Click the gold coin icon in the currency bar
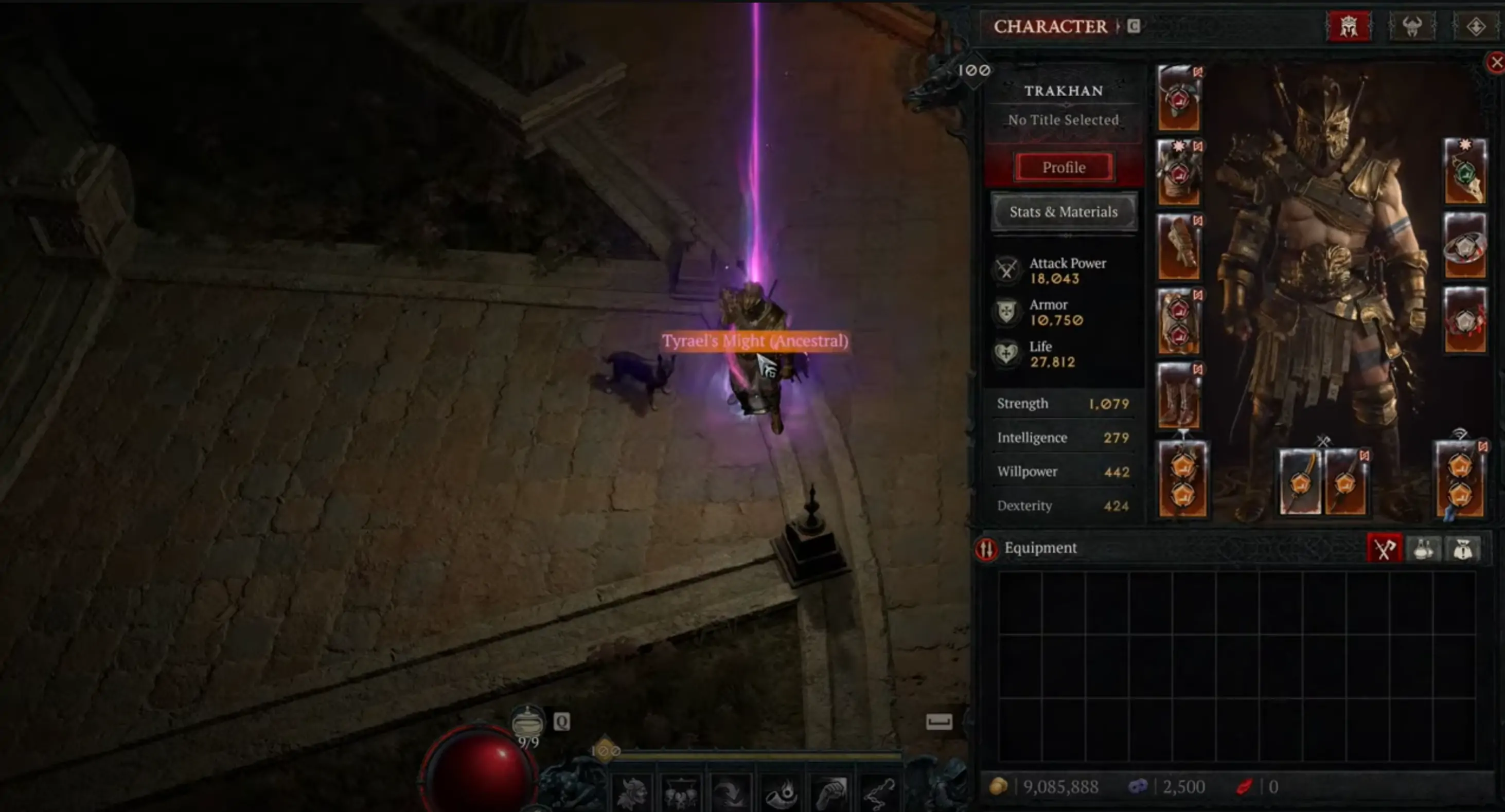Image resolution: width=1505 pixels, height=812 pixels. (x=1000, y=786)
